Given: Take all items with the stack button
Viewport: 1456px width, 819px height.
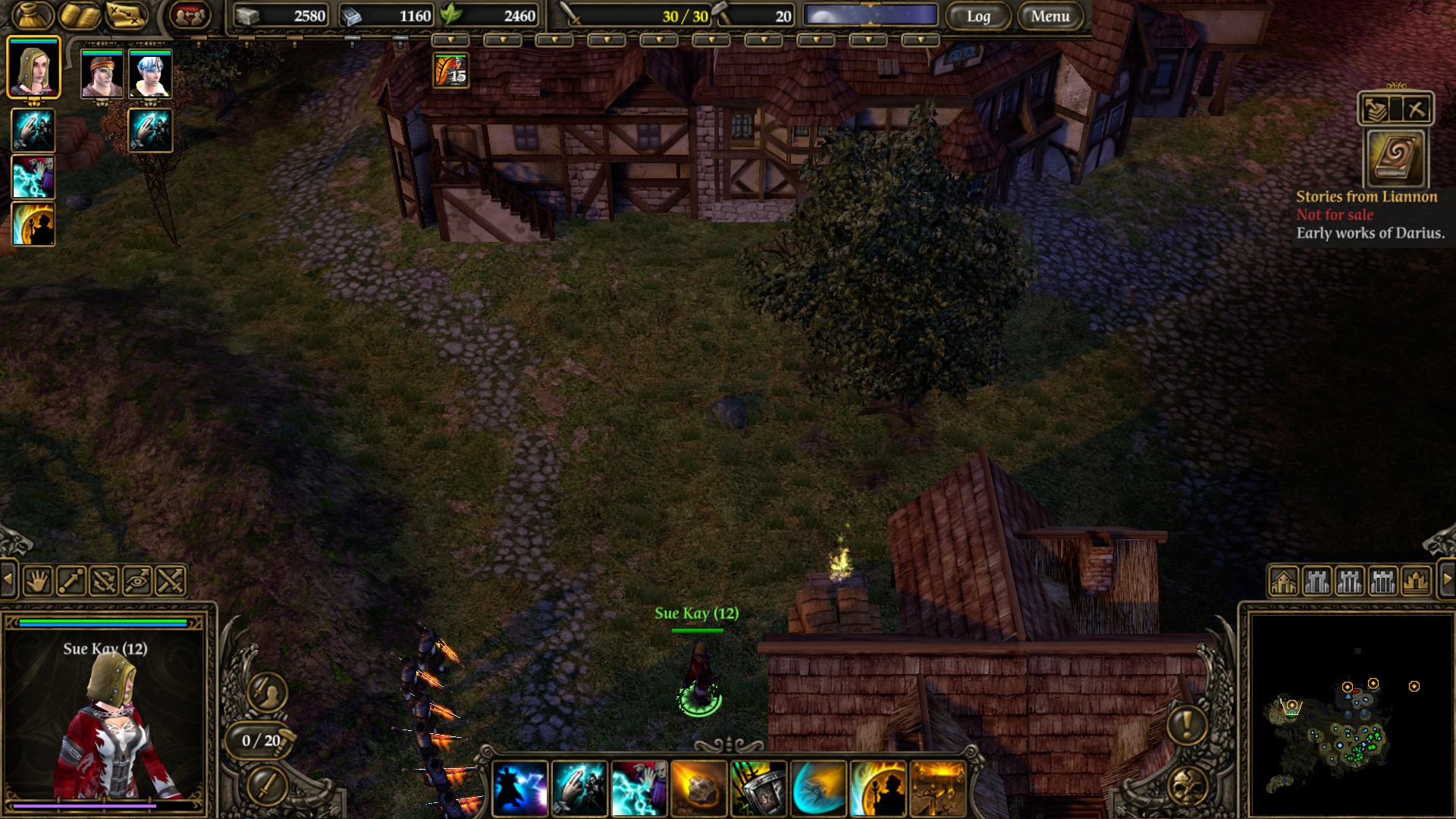Looking at the screenshot, I should (1376, 110).
